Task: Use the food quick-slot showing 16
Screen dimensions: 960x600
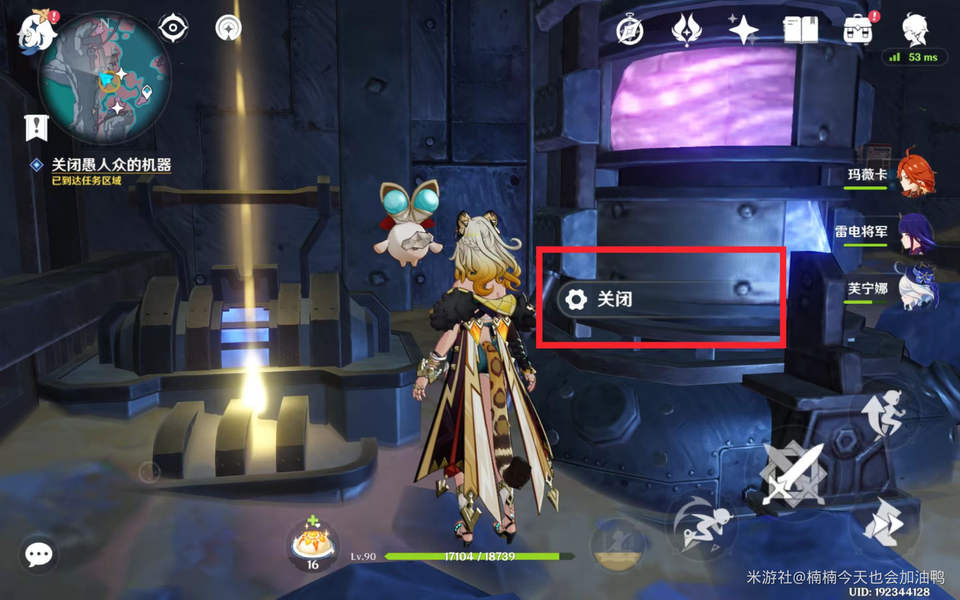Action: 312,546
